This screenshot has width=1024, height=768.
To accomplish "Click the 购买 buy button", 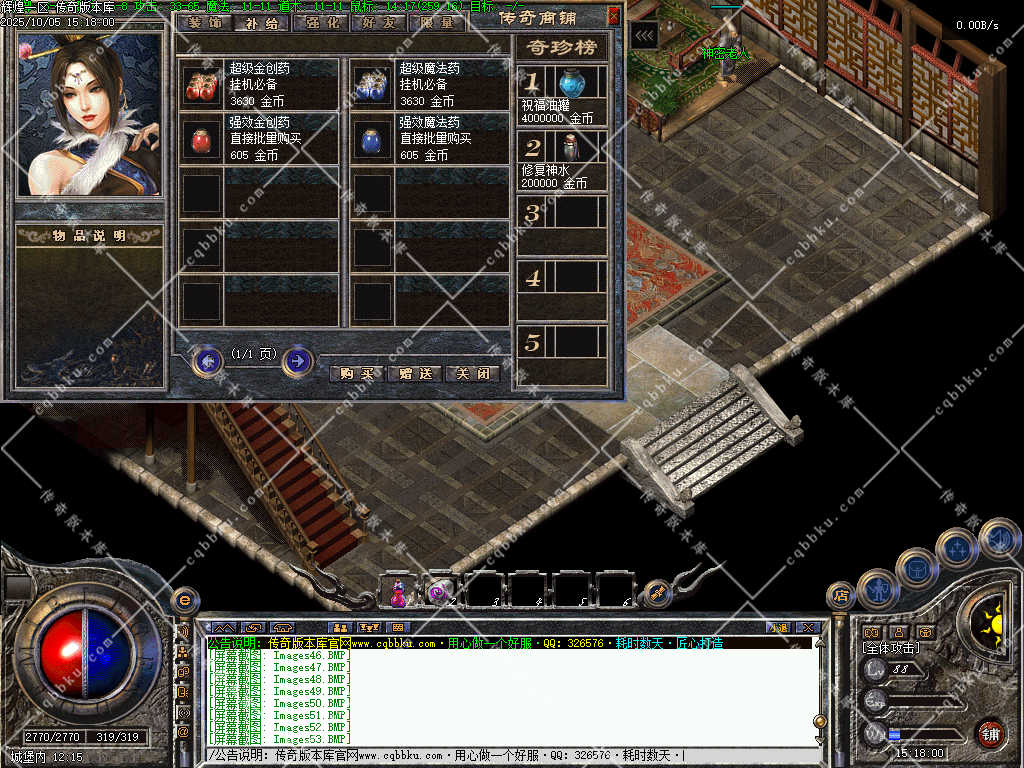I will click(356, 374).
